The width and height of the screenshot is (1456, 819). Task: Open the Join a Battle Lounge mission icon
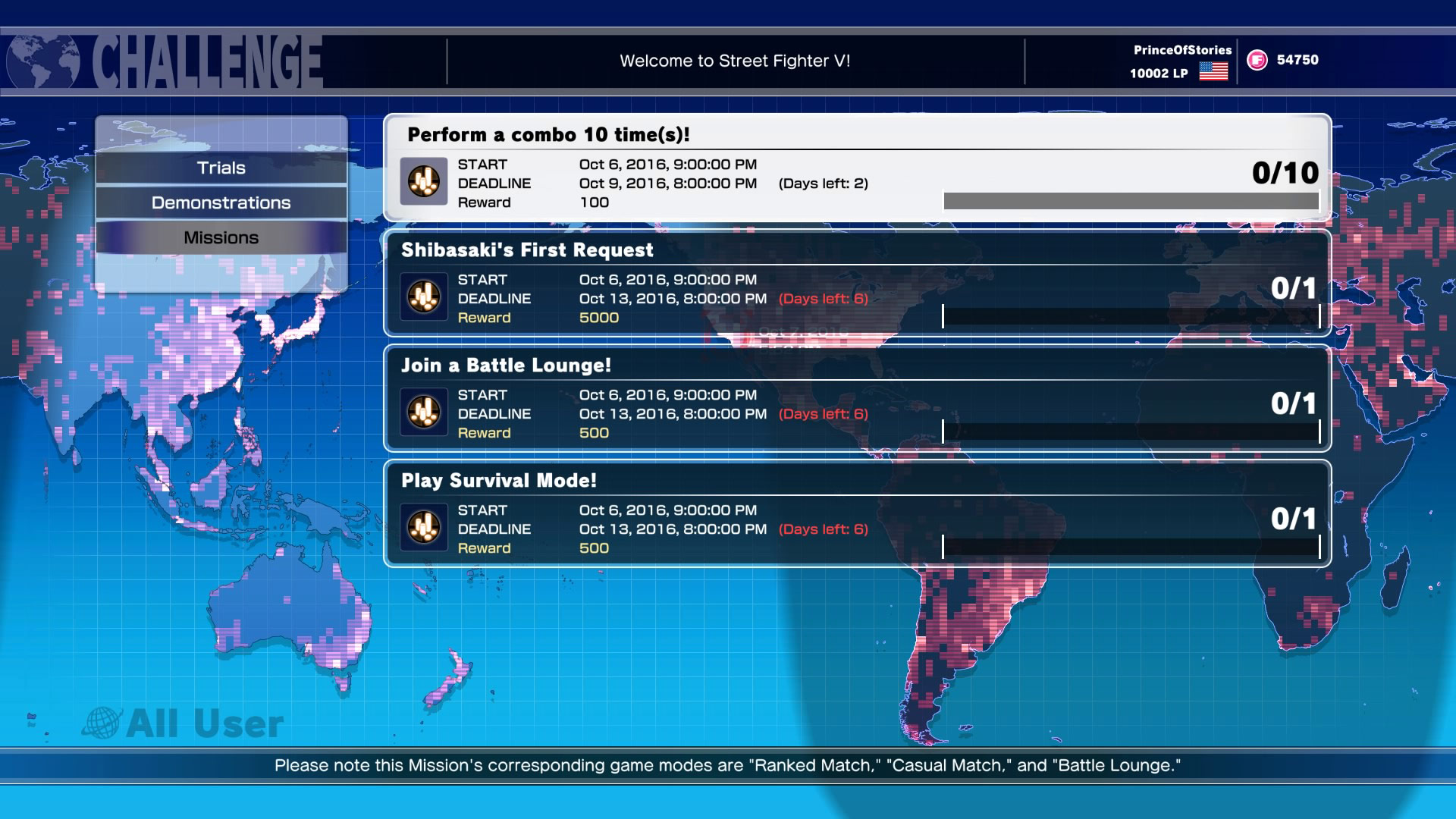(x=423, y=413)
